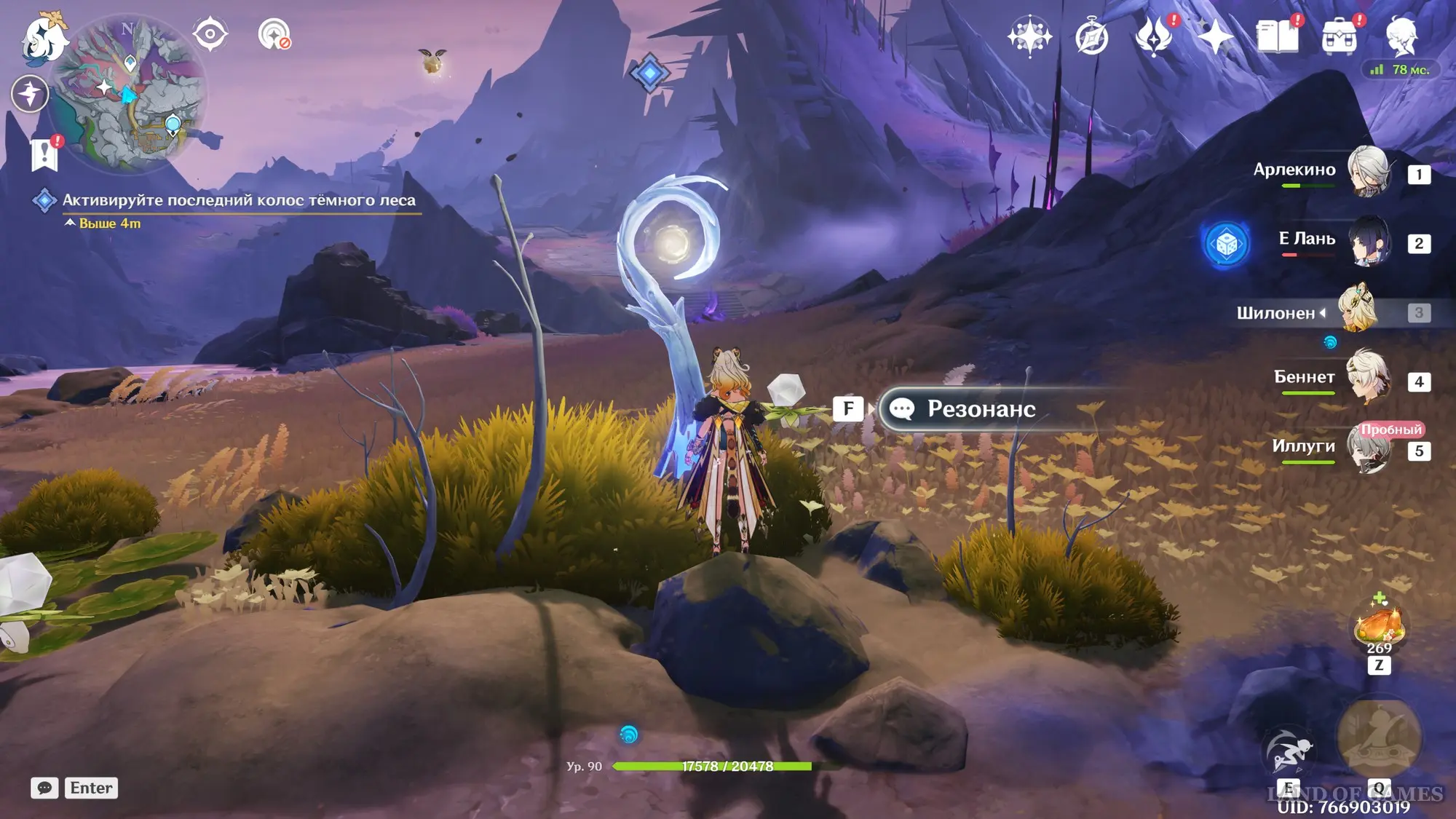Open the compass events icon
The height and width of the screenshot is (819, 1456).
[x=1091, y=36]
